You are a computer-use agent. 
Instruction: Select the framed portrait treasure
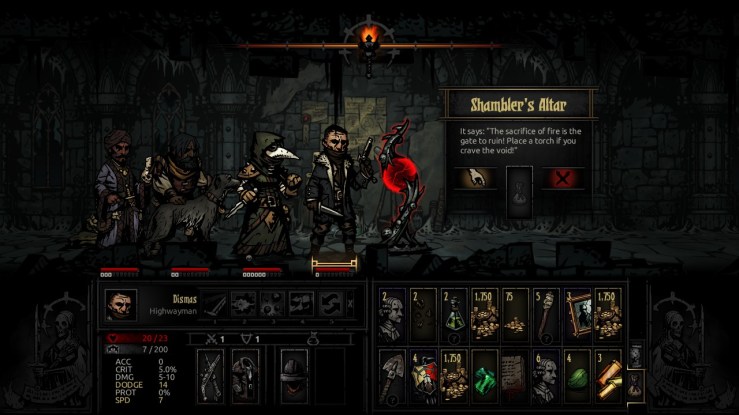578,312
